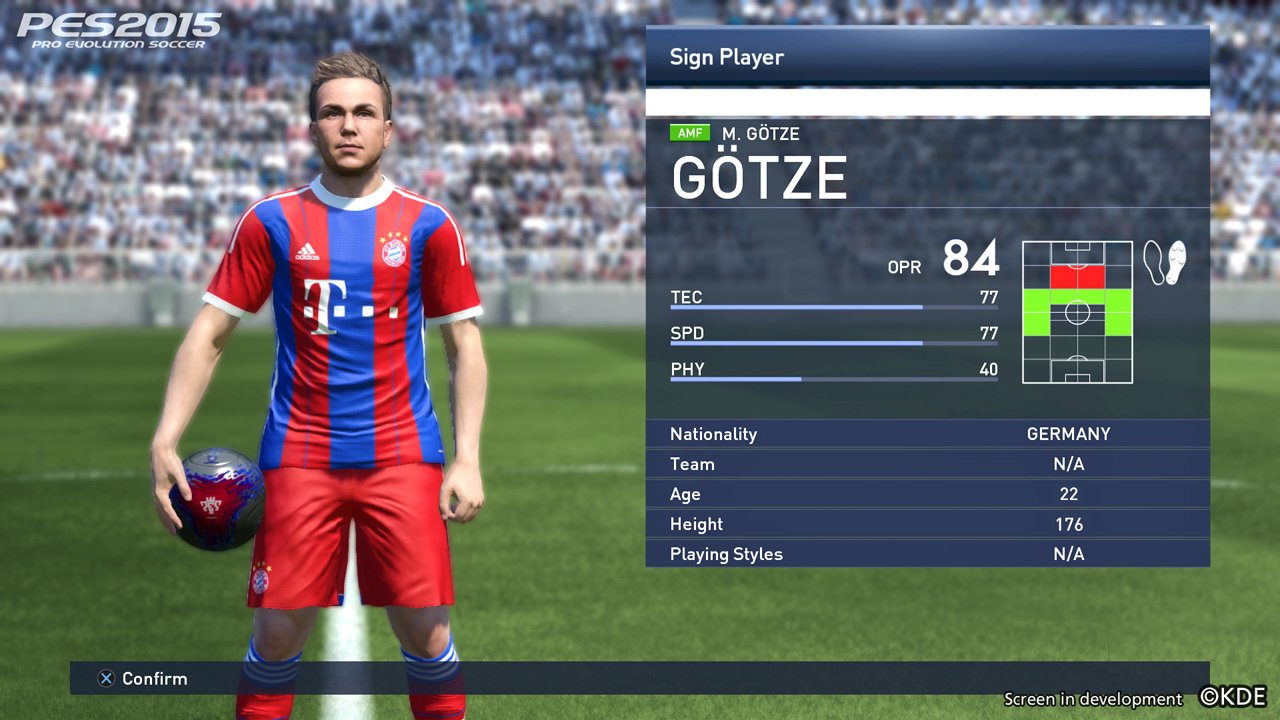Viewport: 1280px width, 720px height.
Task: Click the footprint icon beside the boot
Action: tap(1154, 262)
